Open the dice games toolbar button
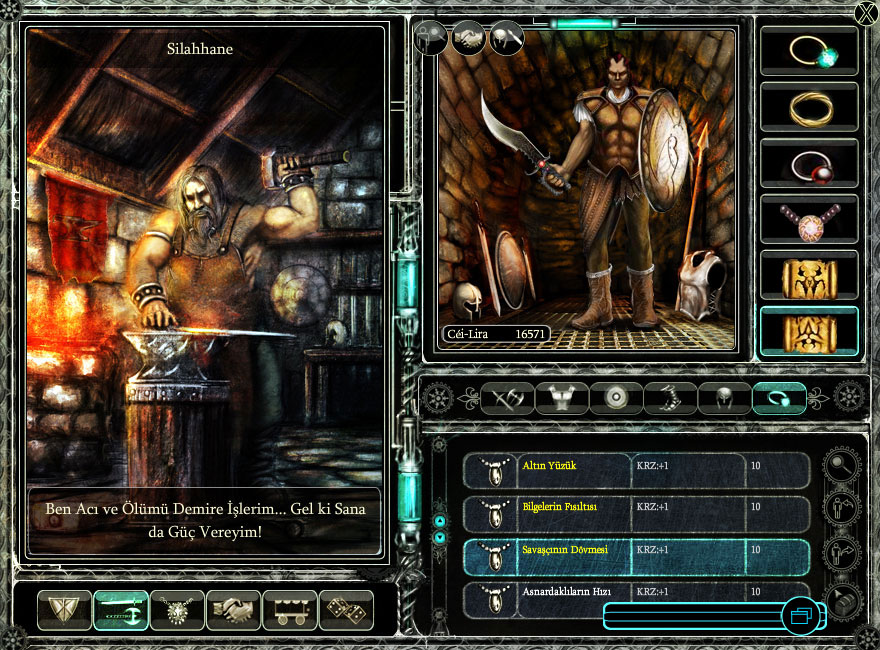Viewport: 880px width, 650px height. click(346, 610)
